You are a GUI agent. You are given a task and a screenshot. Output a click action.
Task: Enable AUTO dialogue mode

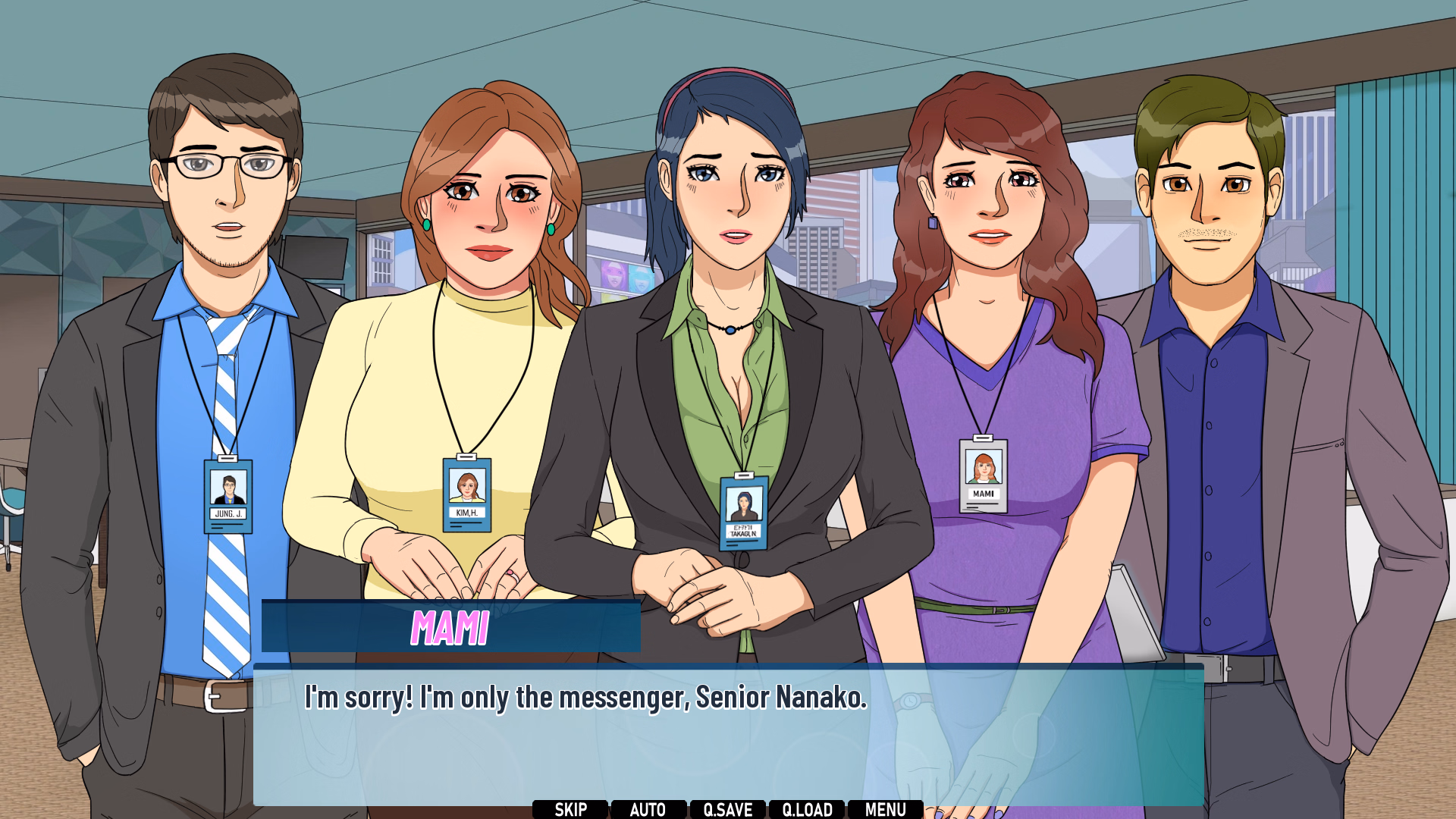649,808
